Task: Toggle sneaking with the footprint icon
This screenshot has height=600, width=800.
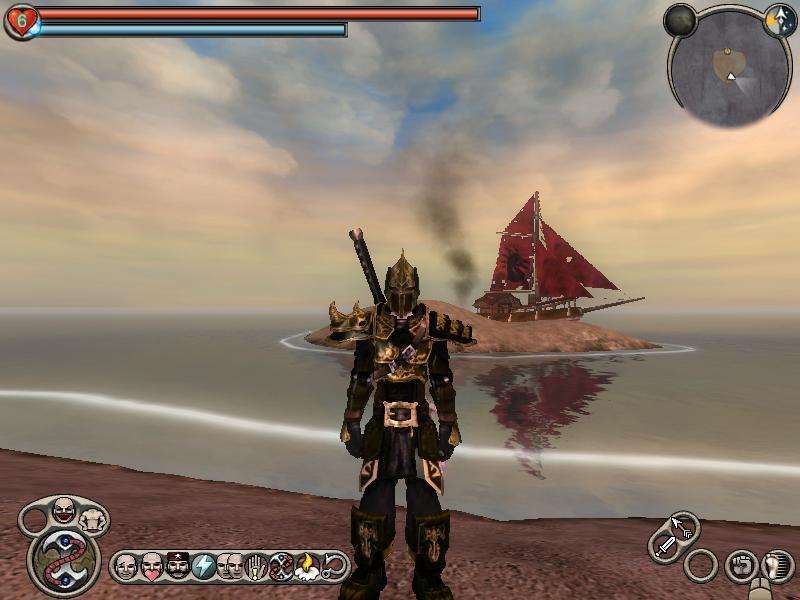Action: click(775, 566)
